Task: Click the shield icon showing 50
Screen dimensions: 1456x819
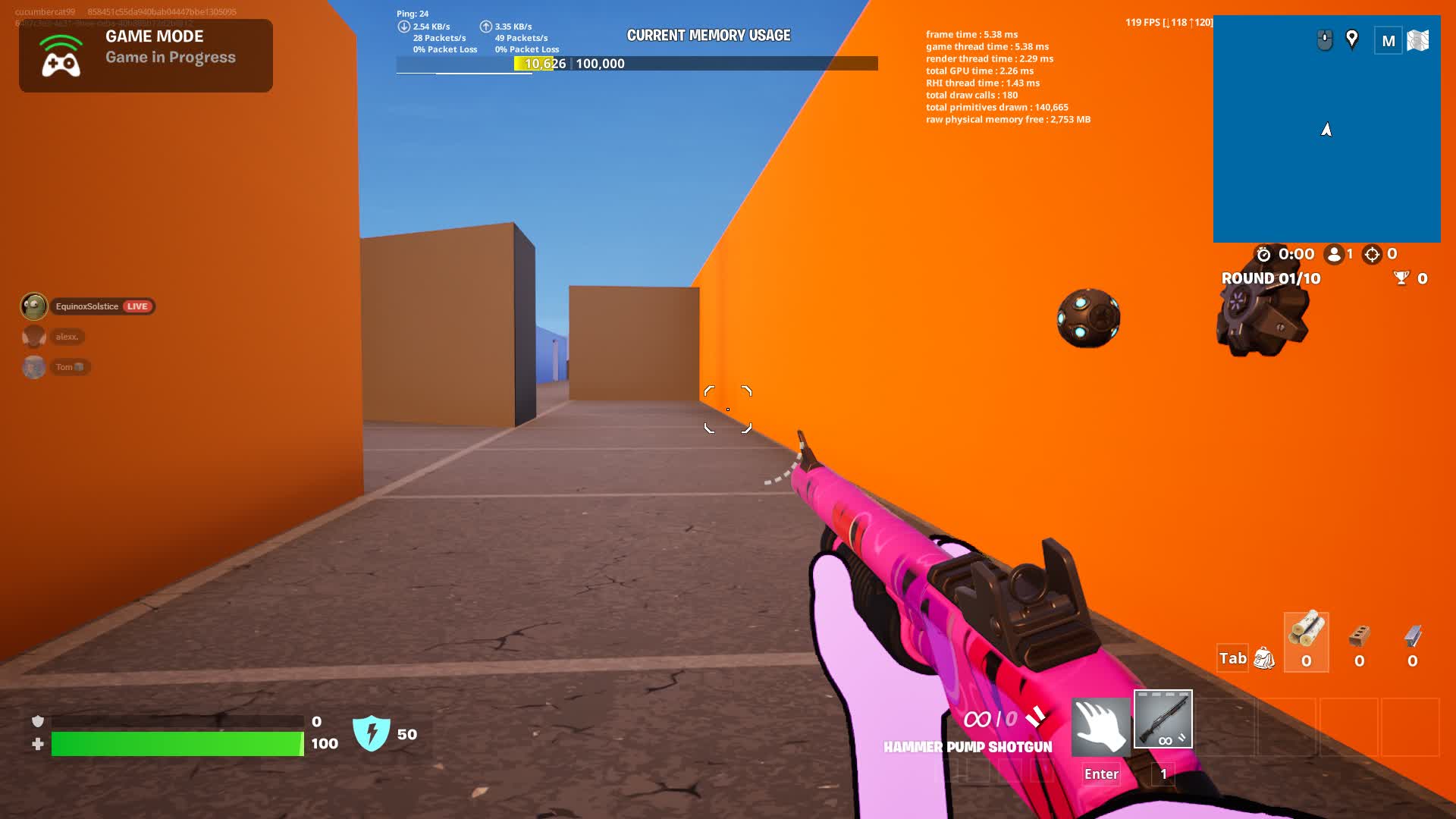Action: 371,733
